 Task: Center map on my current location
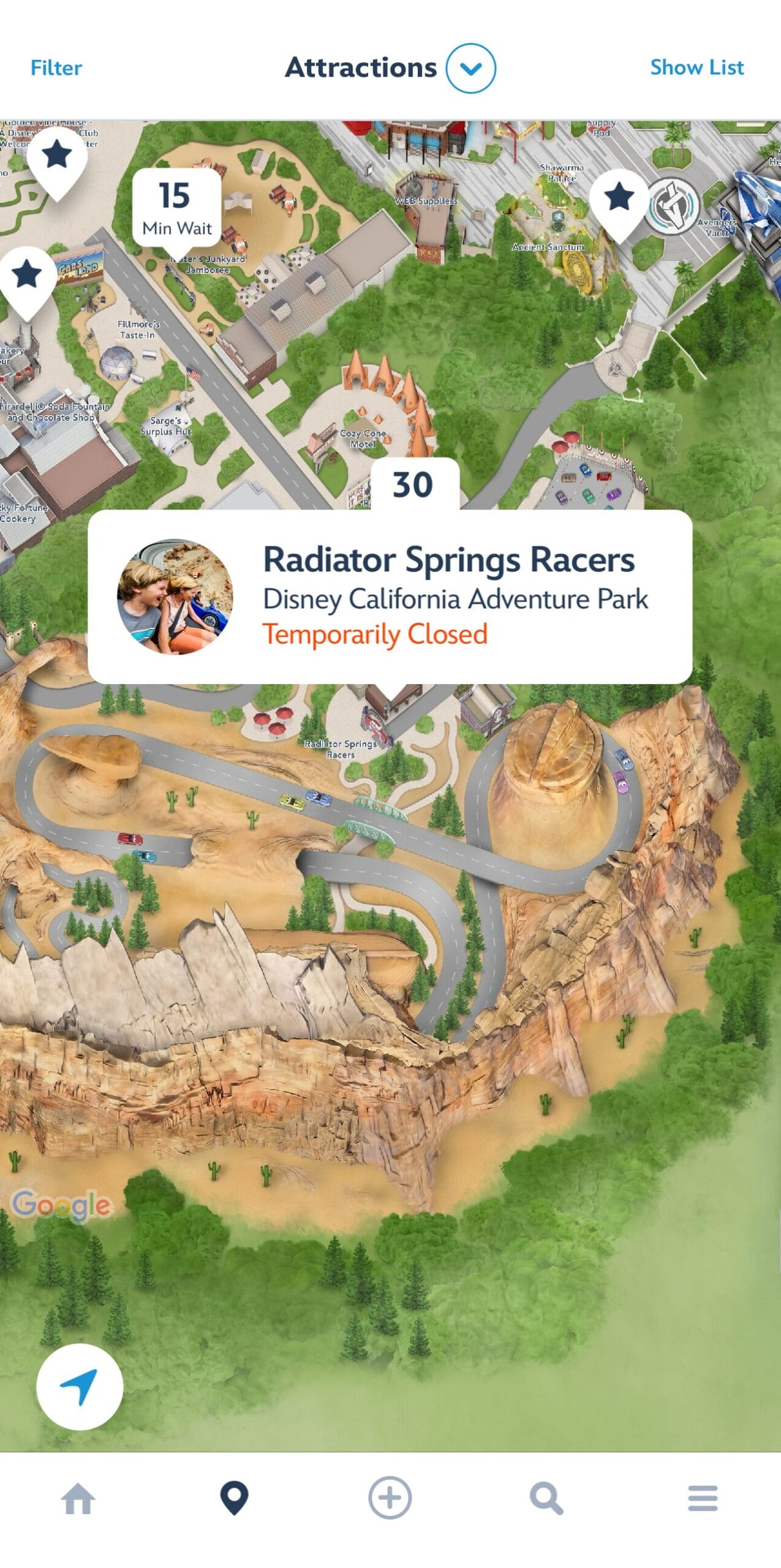point(80,1387)
